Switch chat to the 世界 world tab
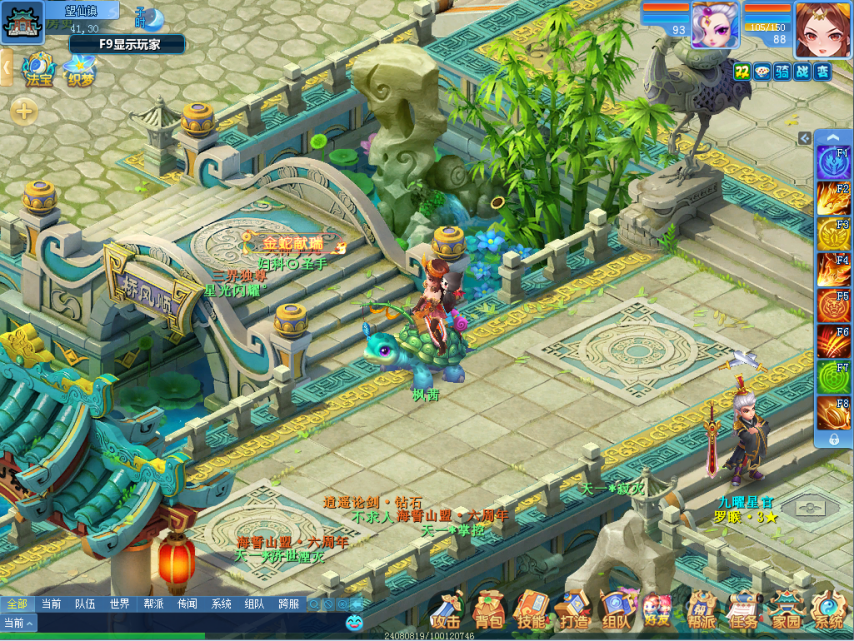Image resolution: width=854 pixels, height=641 pixels. [x=119, y=604]
